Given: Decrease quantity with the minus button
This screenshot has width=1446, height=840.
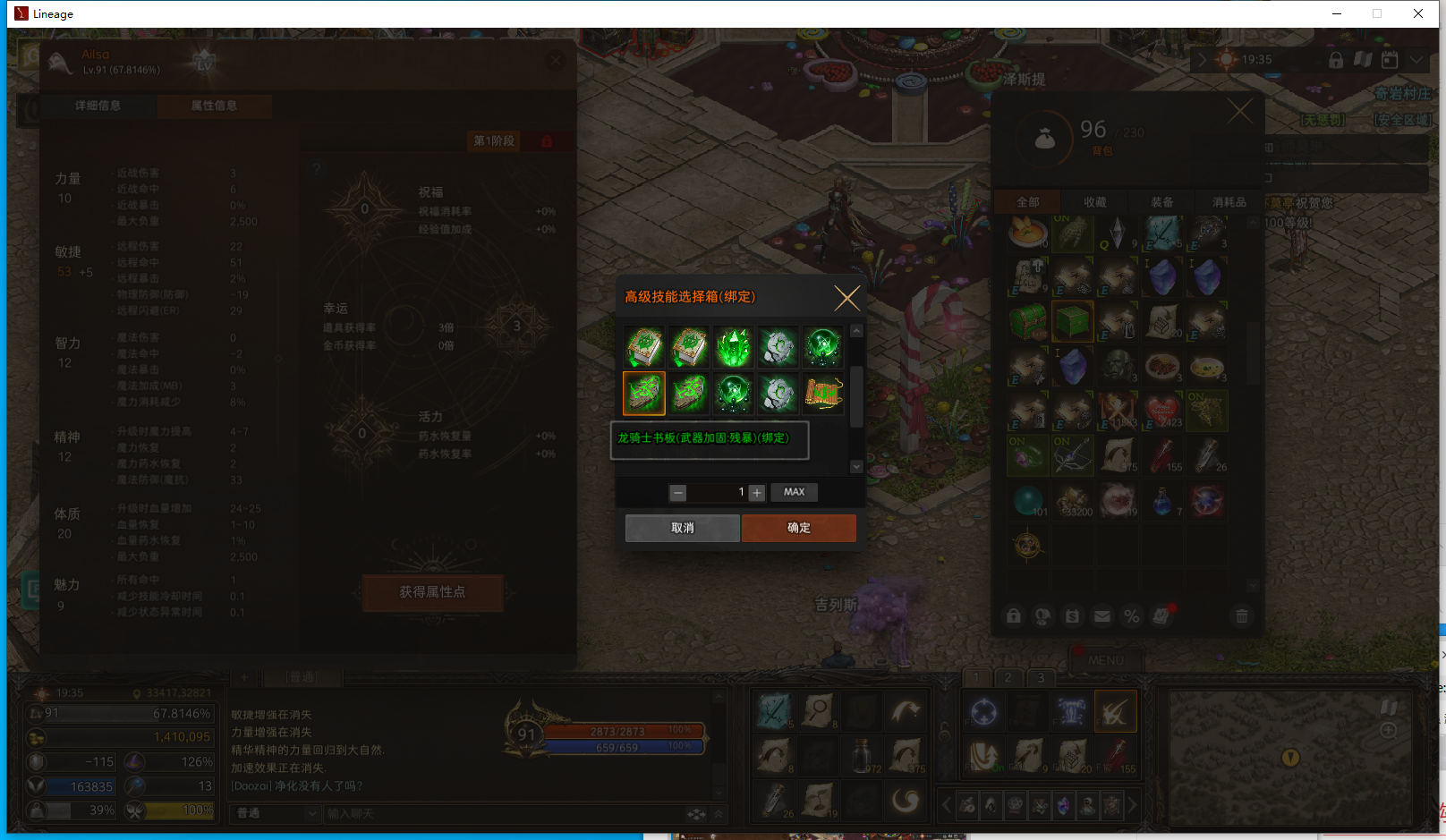Looking at the screenshot, I should coord(678,493).
